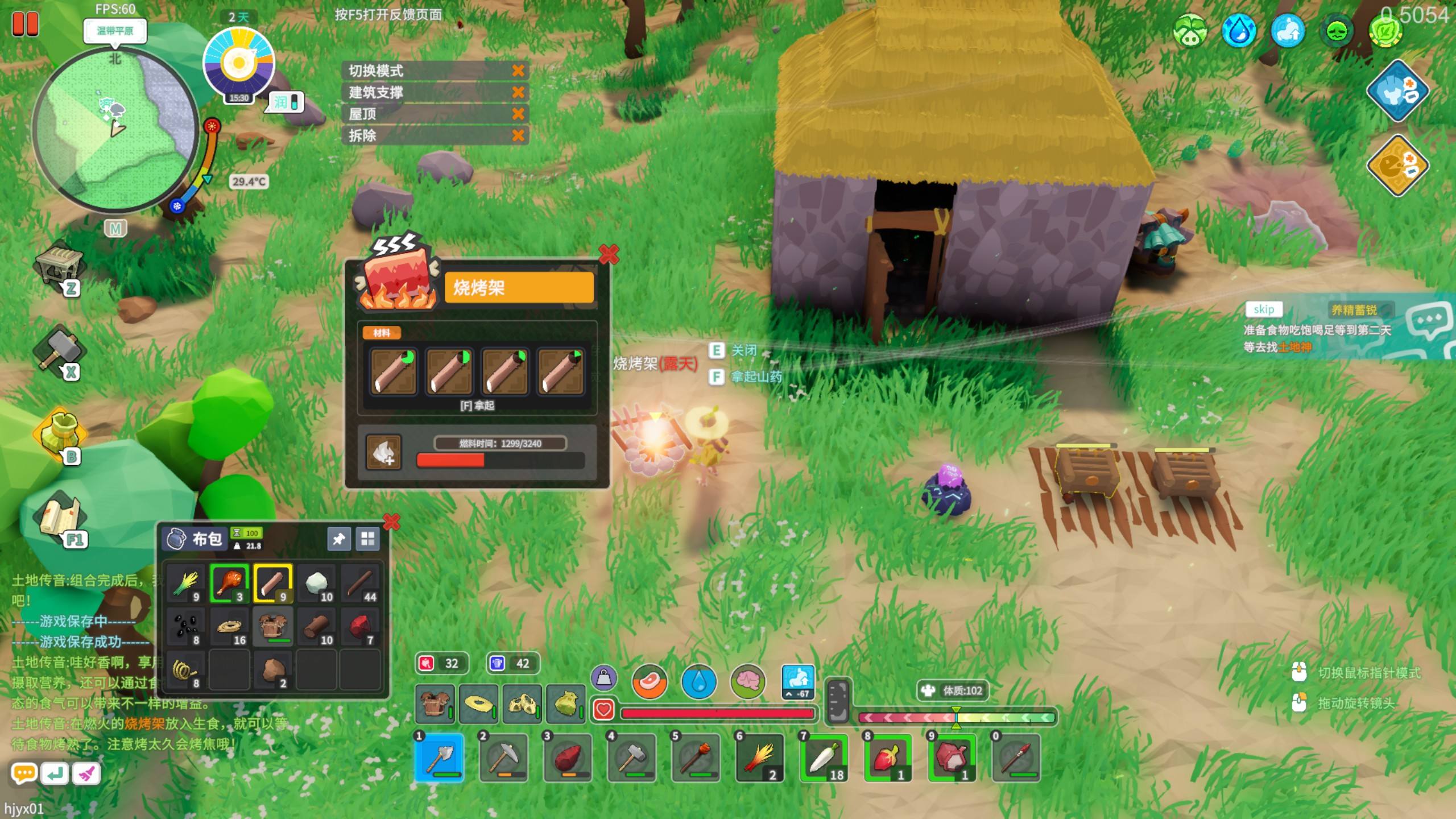This screenshot has width=1456, height=819.
Task: Close the 布包 bag window
Action: tap(391, 522)
